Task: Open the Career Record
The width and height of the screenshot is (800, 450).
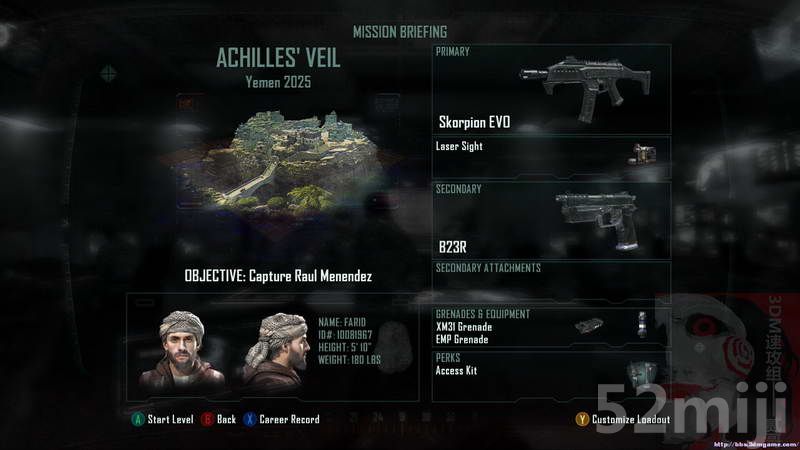Action: pos(282,419)
